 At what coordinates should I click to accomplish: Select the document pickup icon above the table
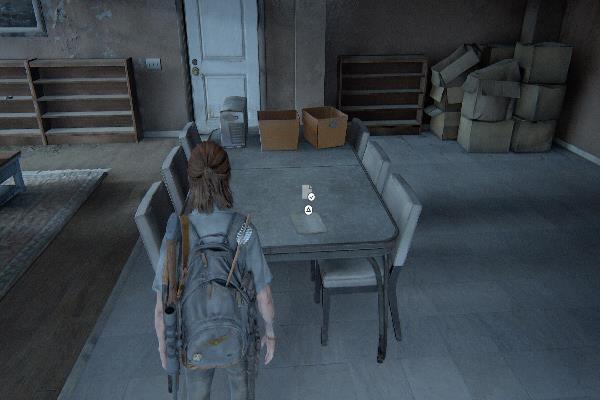click(307, 192)
